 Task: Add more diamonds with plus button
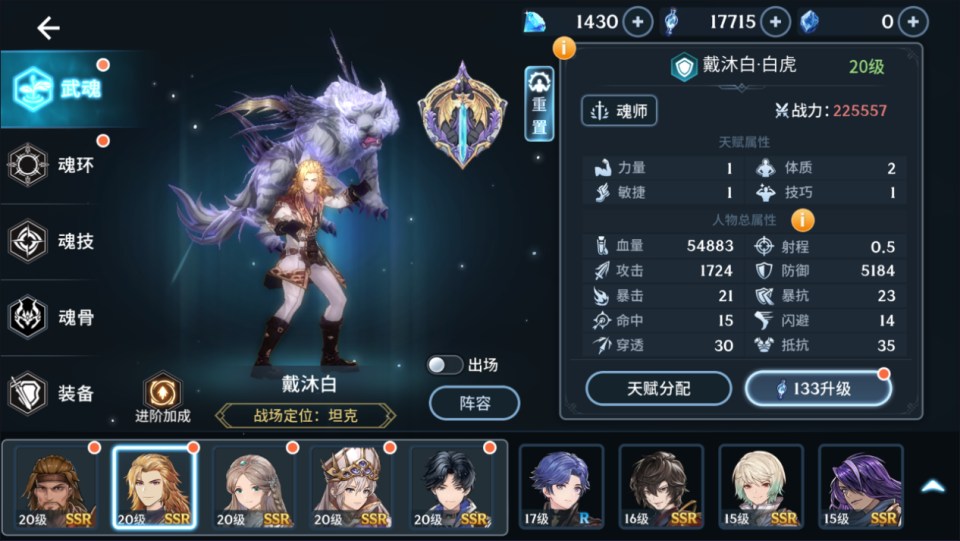point(638,22)
